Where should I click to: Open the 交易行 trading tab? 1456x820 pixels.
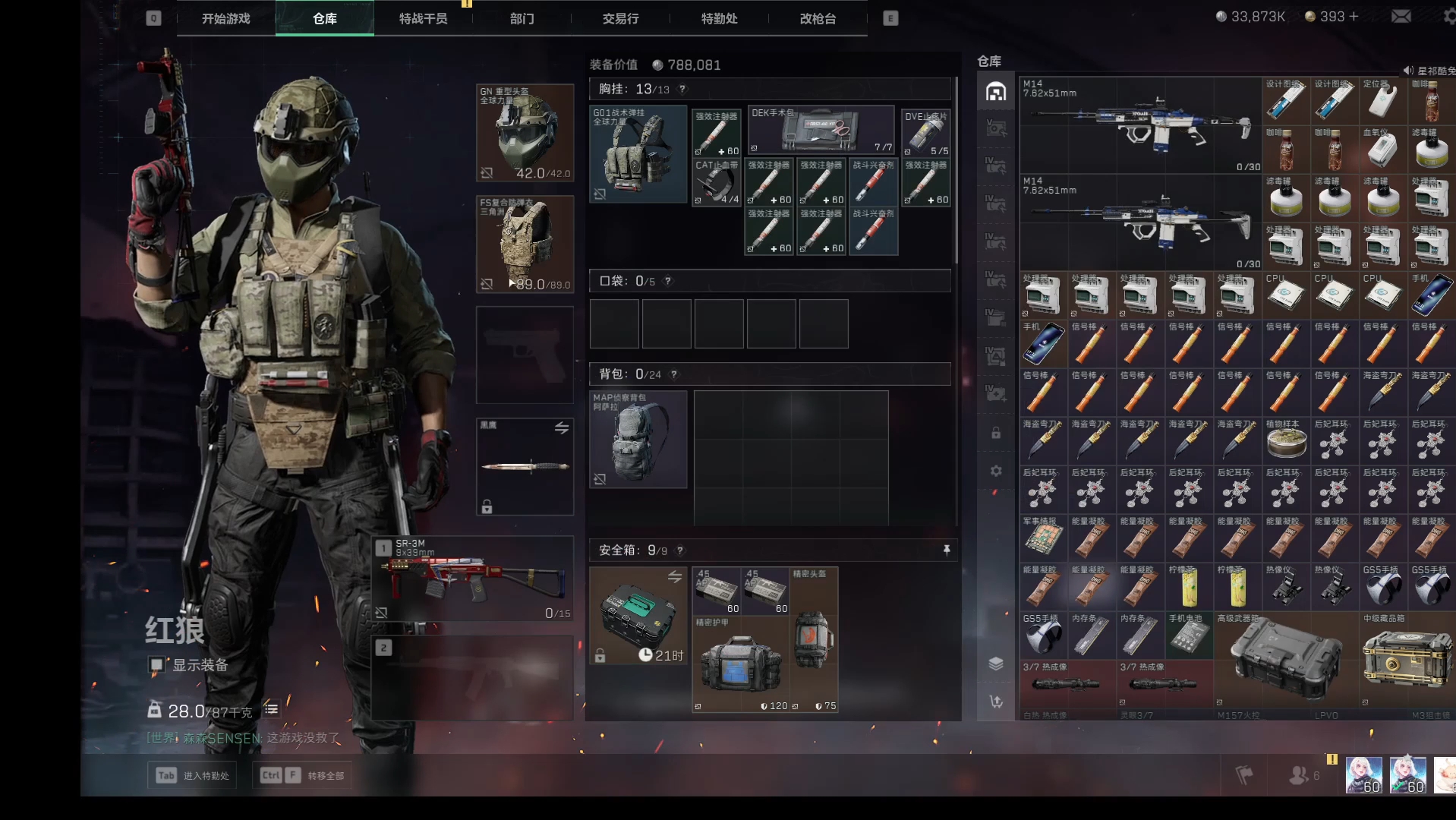coord(620,18)
